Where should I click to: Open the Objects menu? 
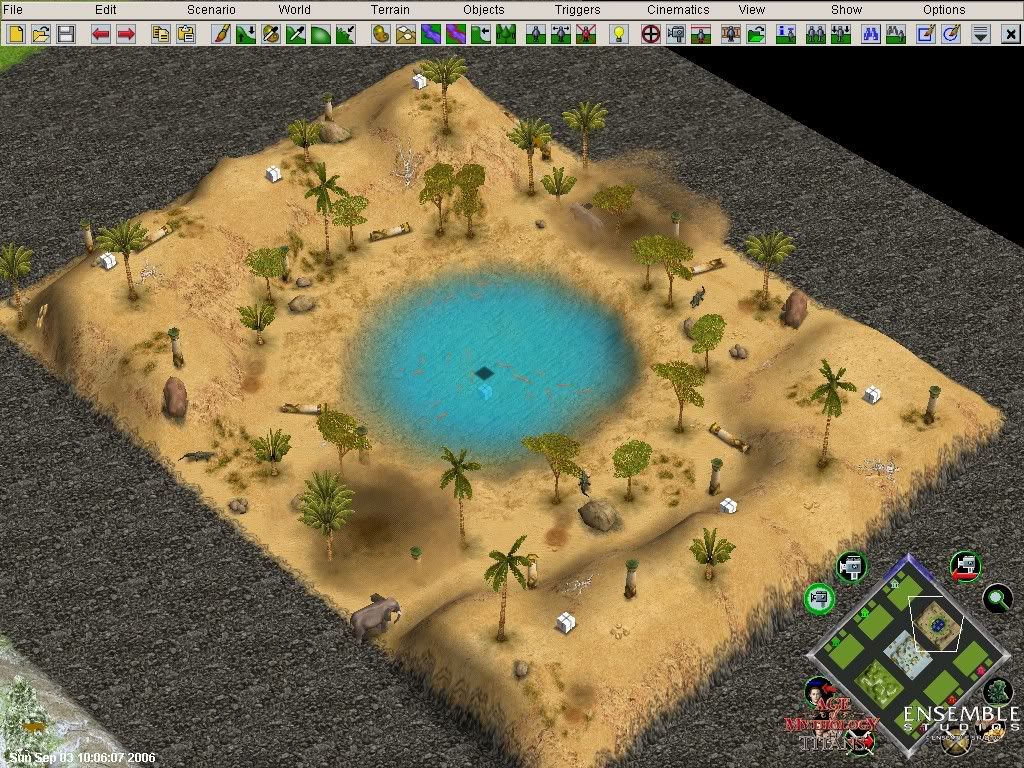click(x=484, y=10)
